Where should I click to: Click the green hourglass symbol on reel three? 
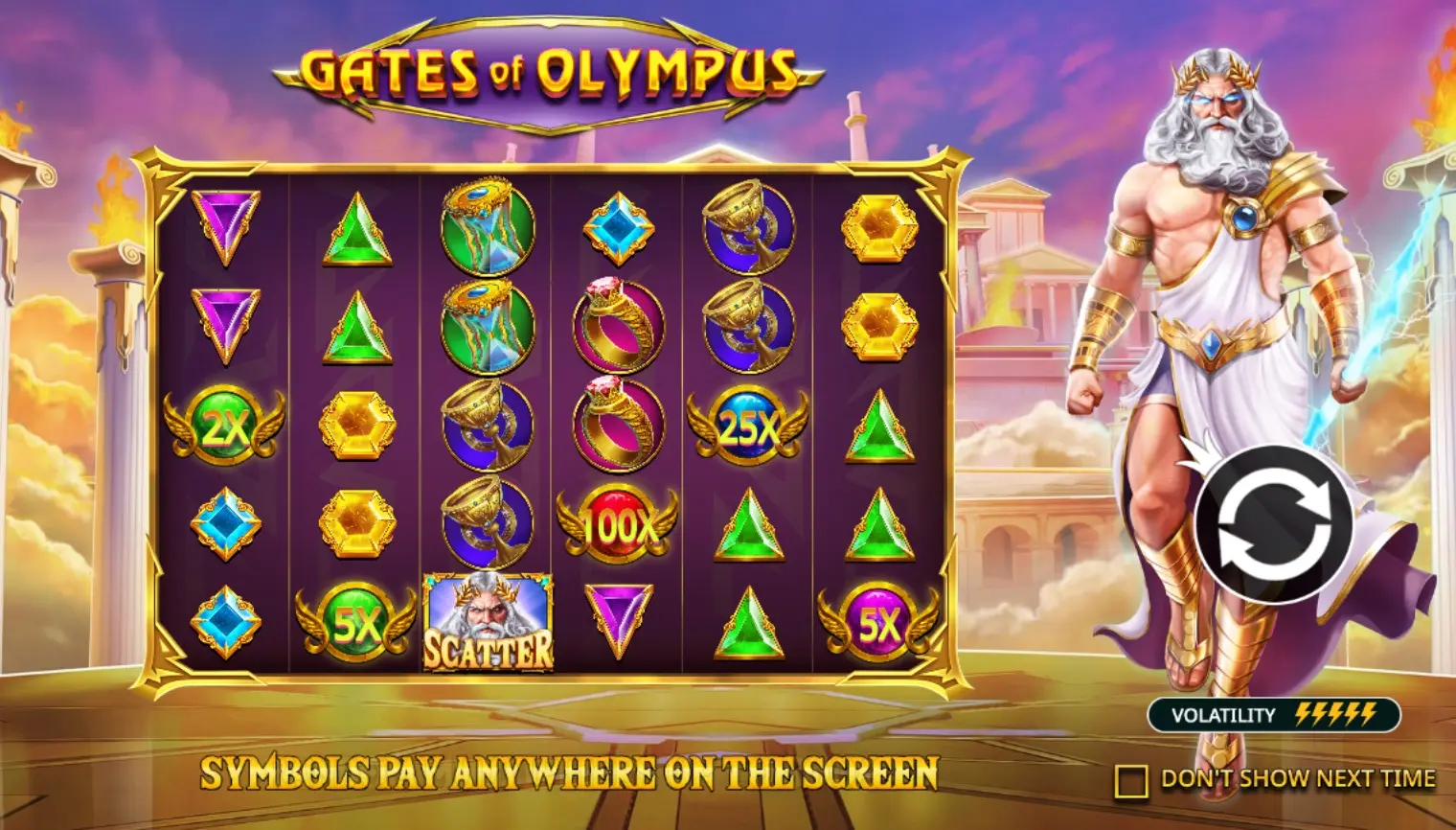[487, 230]
